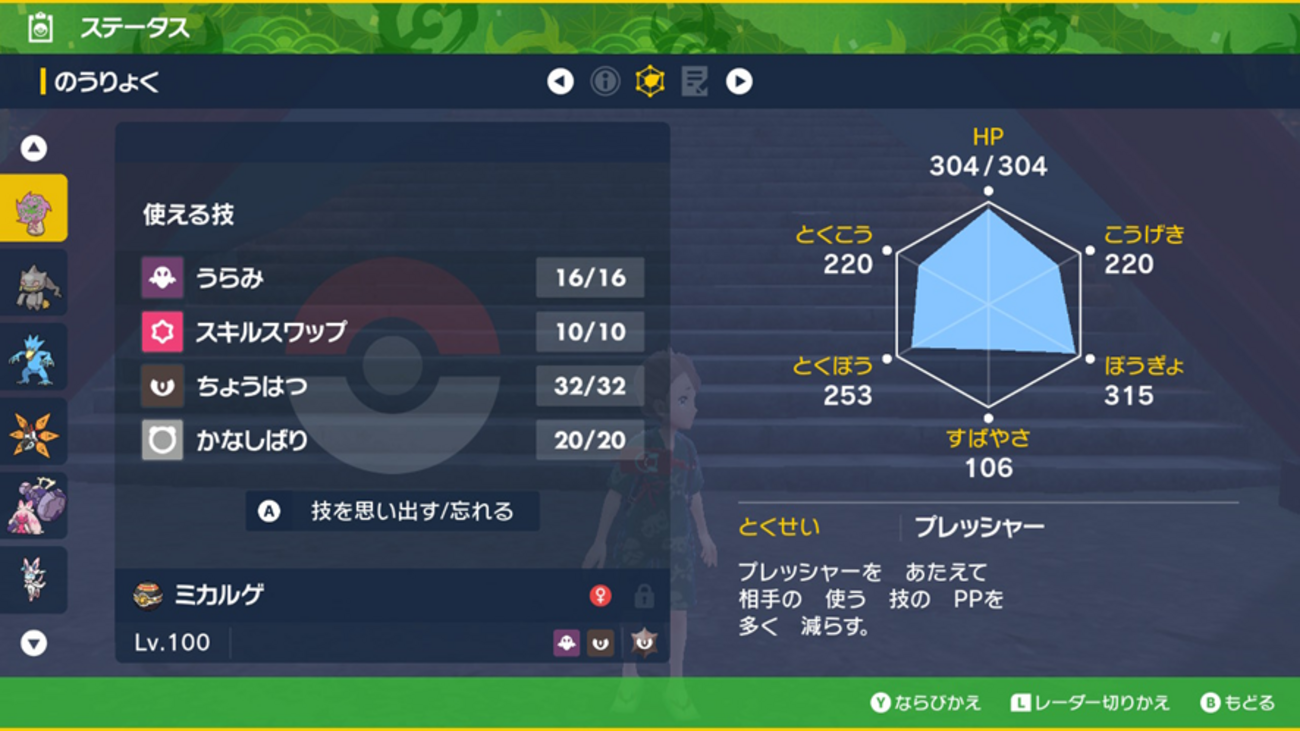The image size is (1300, 731).
Task: Go to the previous status page arrow
Action: pos(560,82)
